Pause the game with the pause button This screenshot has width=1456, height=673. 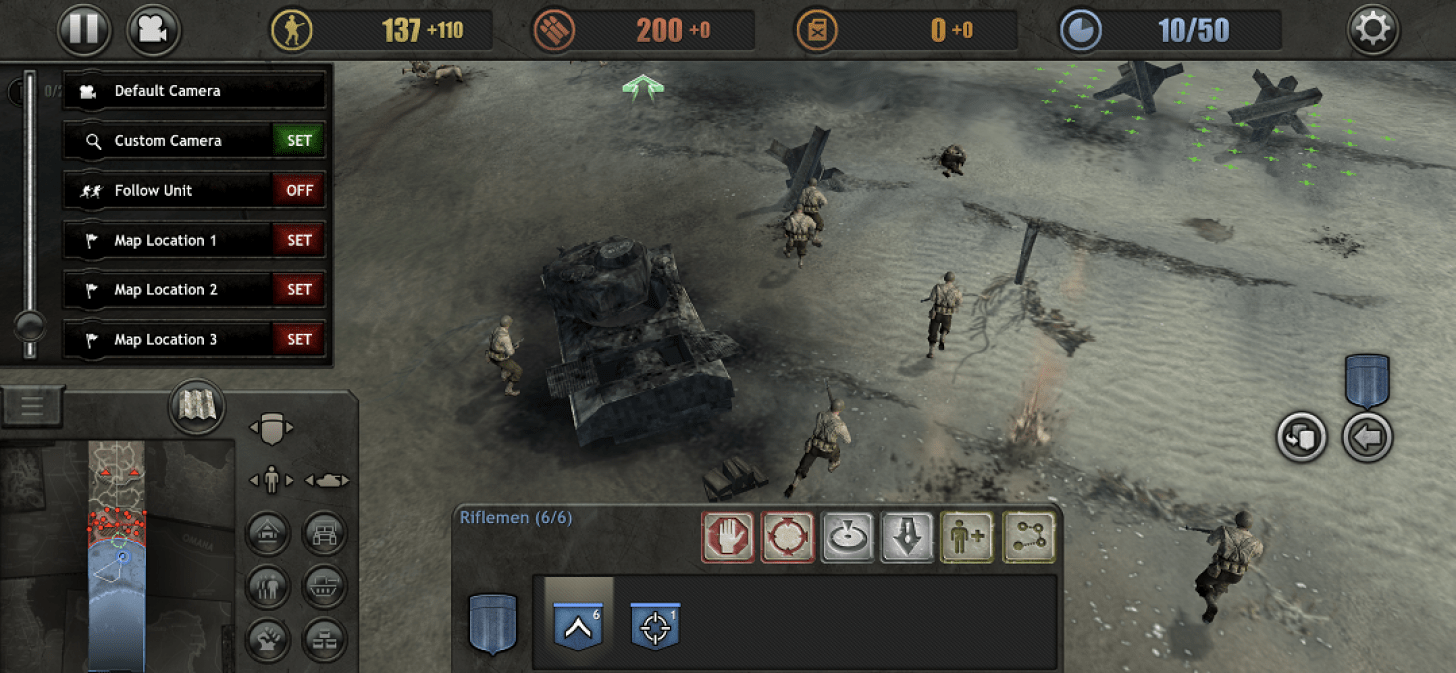tap(84, 30)
